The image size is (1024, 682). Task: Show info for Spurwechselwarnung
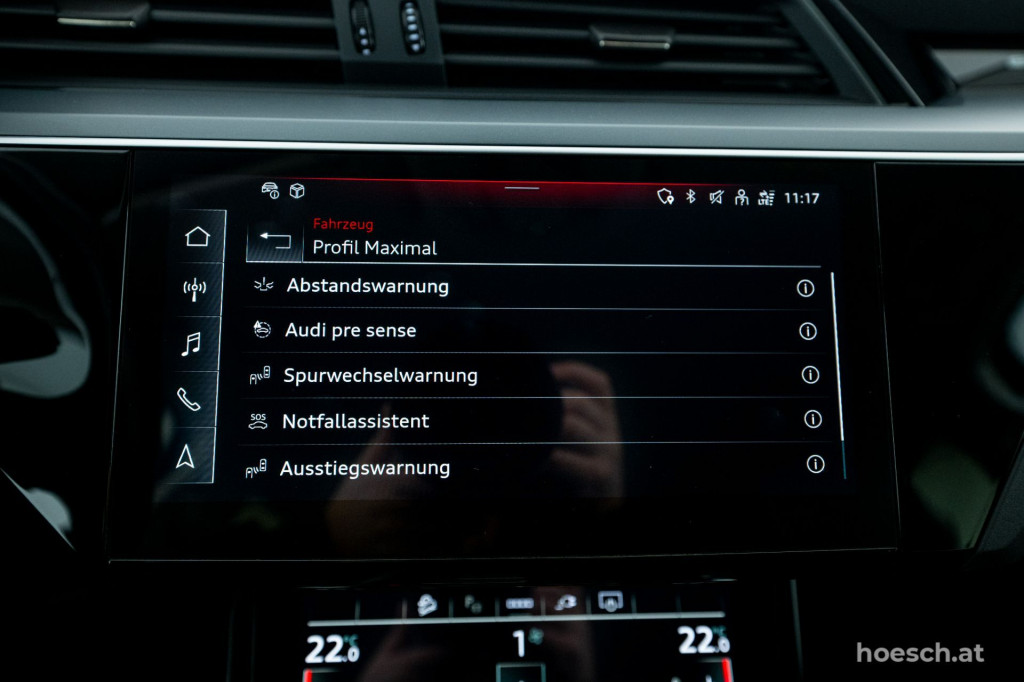click(810, 375)
